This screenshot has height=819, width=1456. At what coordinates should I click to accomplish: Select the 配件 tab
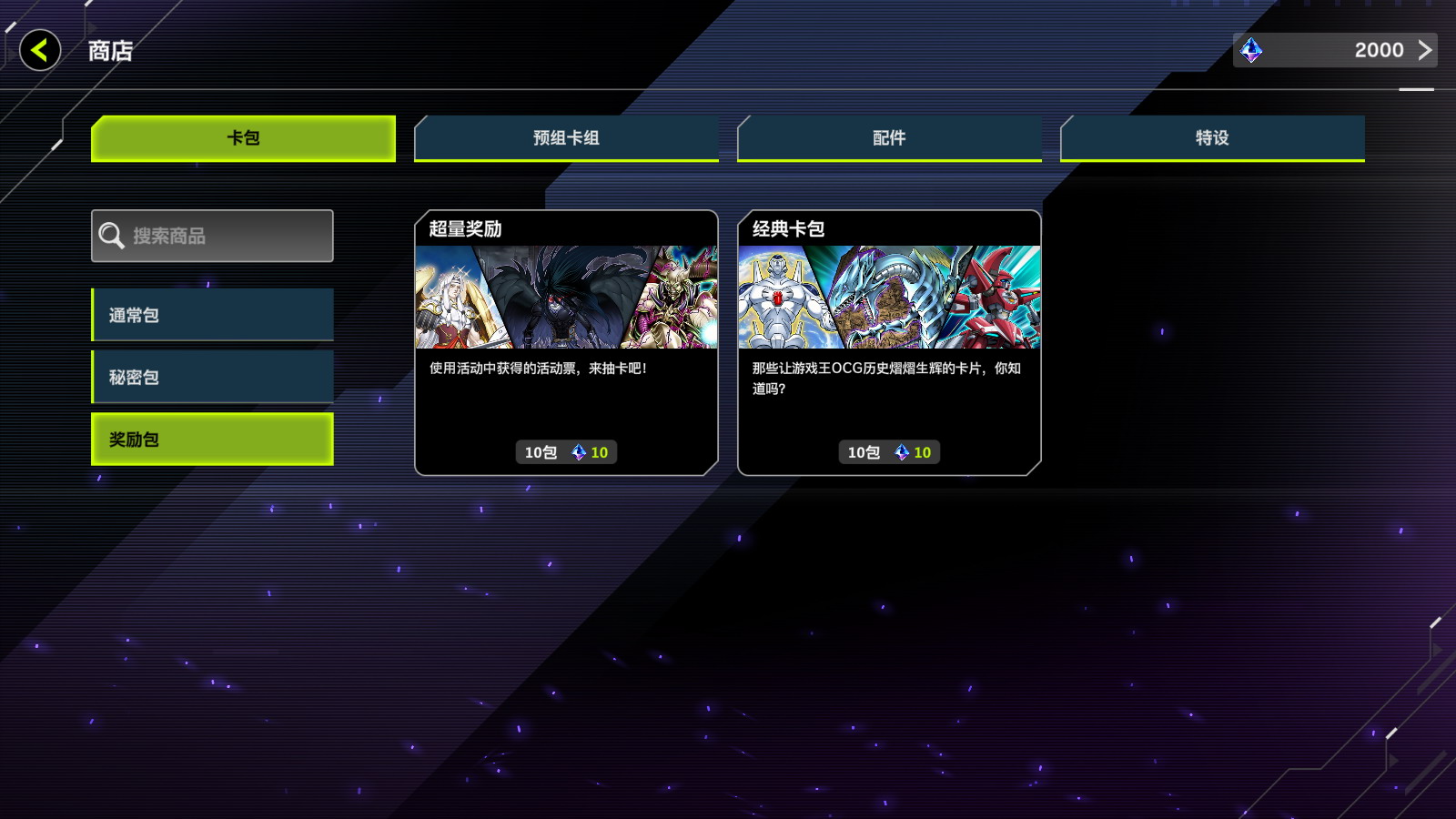[889, 138]
